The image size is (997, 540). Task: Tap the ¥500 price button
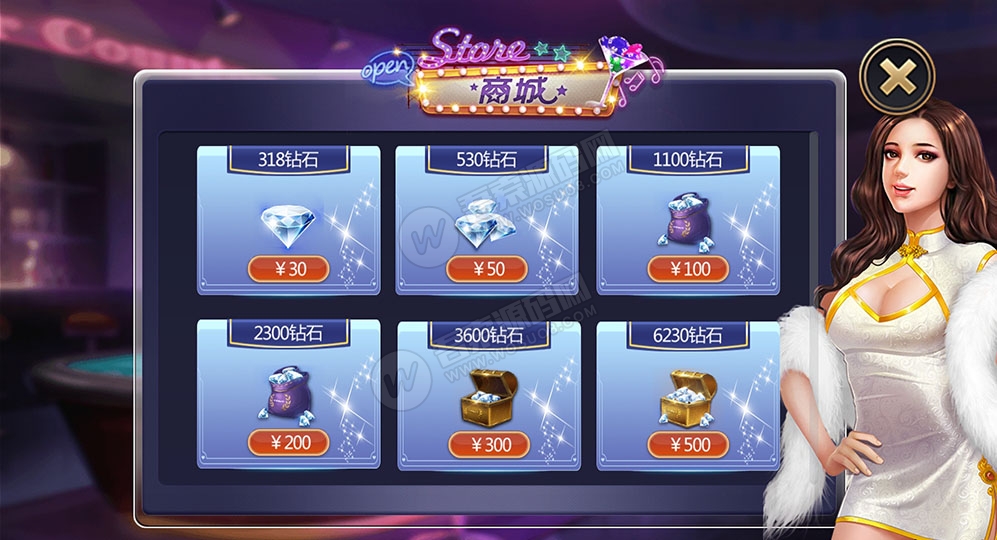[x=687, y=444]
